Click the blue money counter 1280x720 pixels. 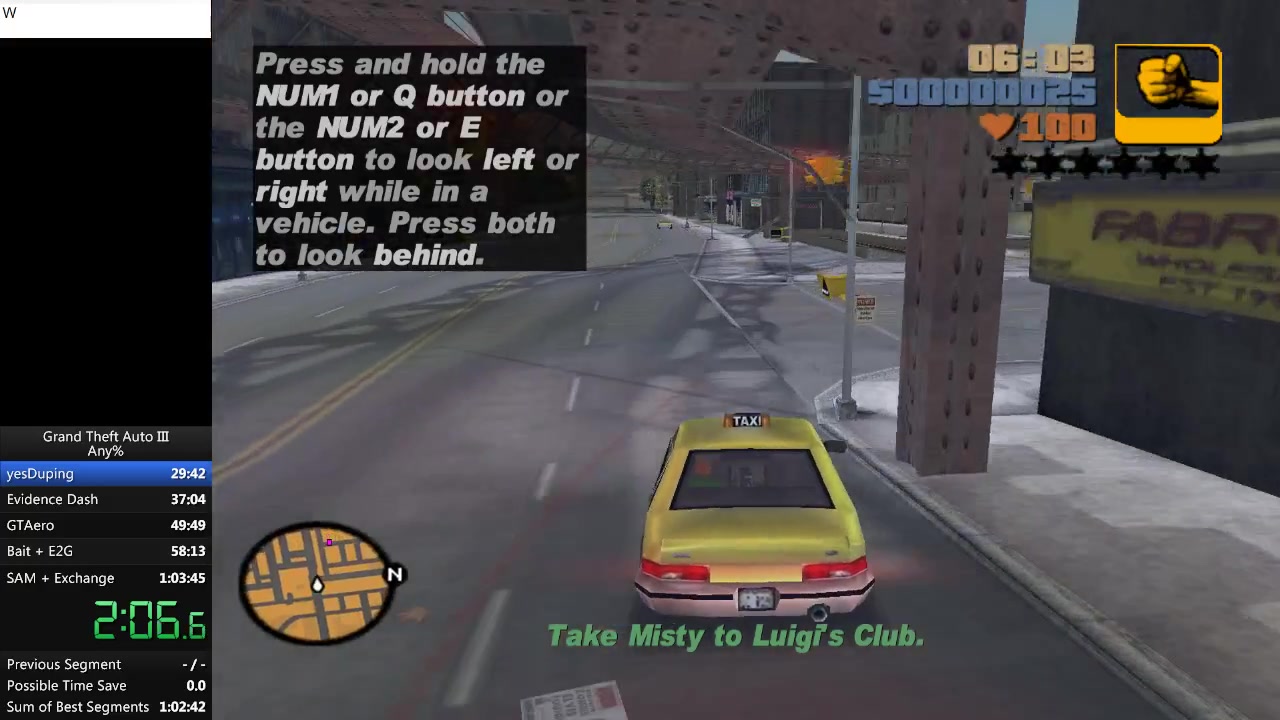tap(980, 93)
